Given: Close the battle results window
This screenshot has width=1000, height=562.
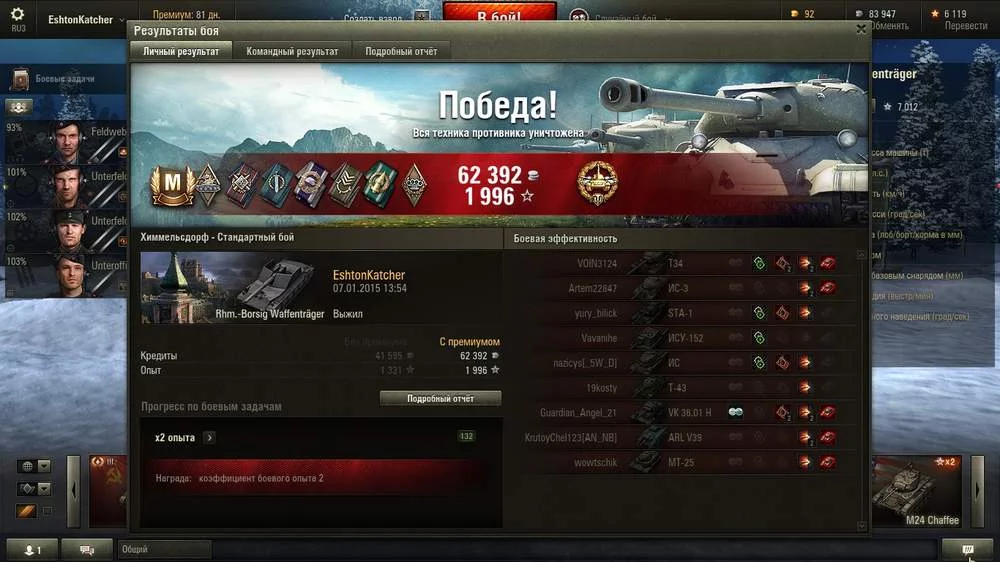Looking at the screenshot, I should click(x=861, y=30).
